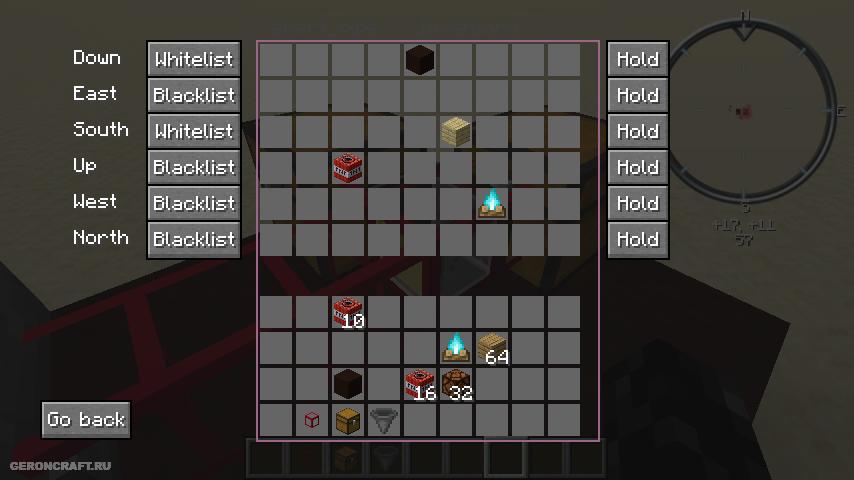Select the blue flame item in West filter row

coord(491,203)
